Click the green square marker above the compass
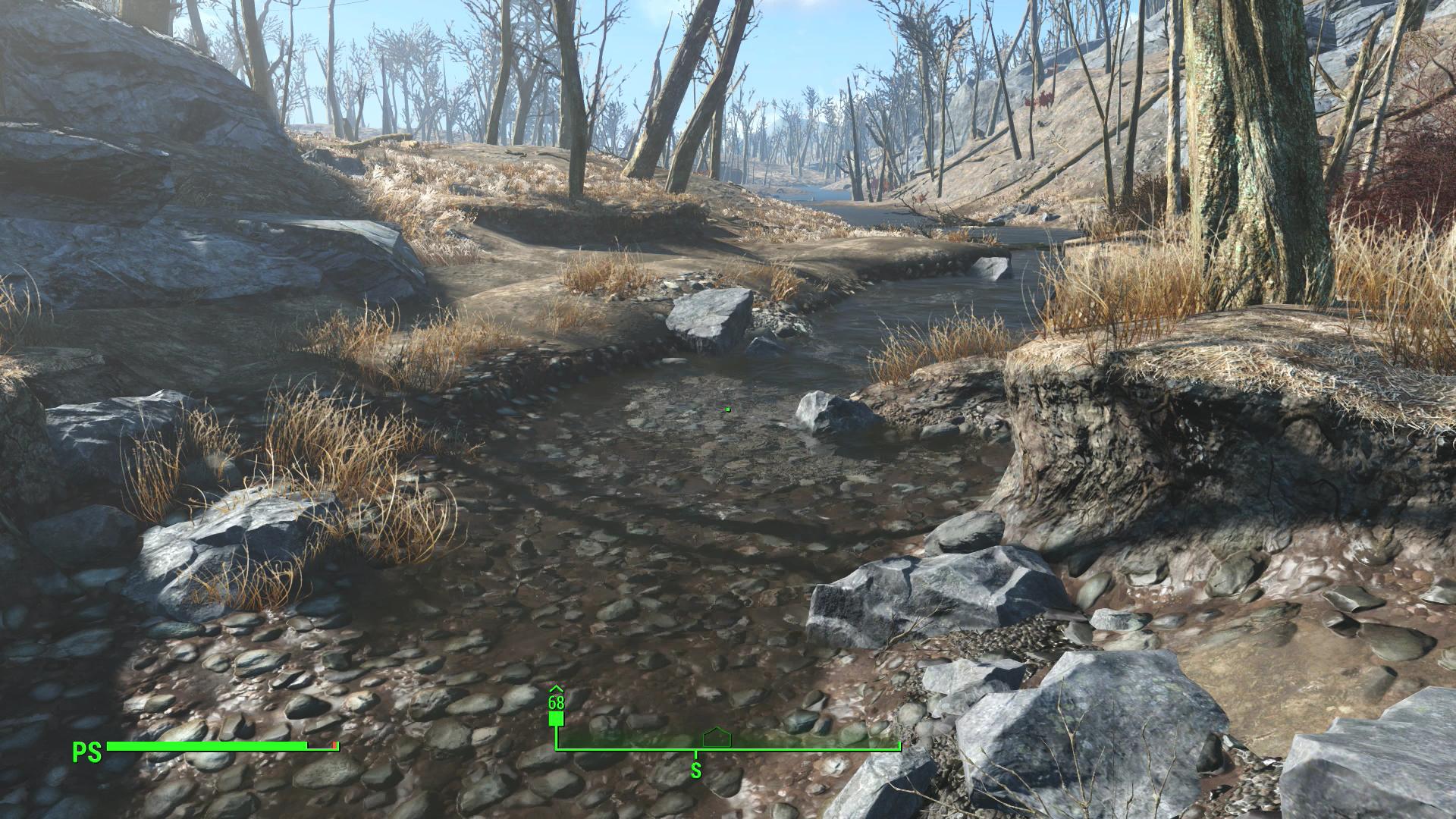Viewport: 1456px width, 819px height. click(556, 719)
